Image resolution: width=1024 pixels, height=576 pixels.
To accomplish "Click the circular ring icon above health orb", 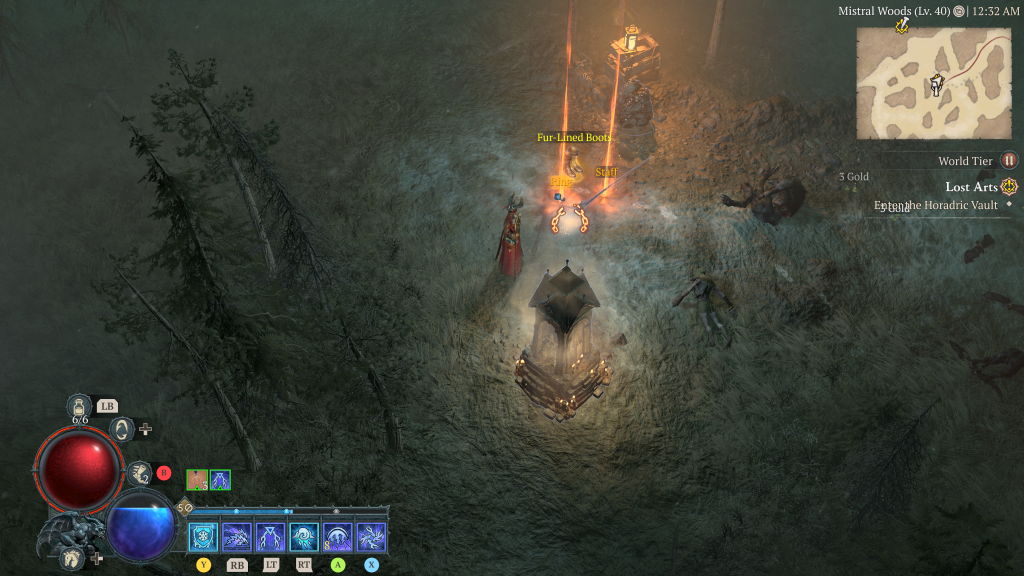I will click(122, 429).
